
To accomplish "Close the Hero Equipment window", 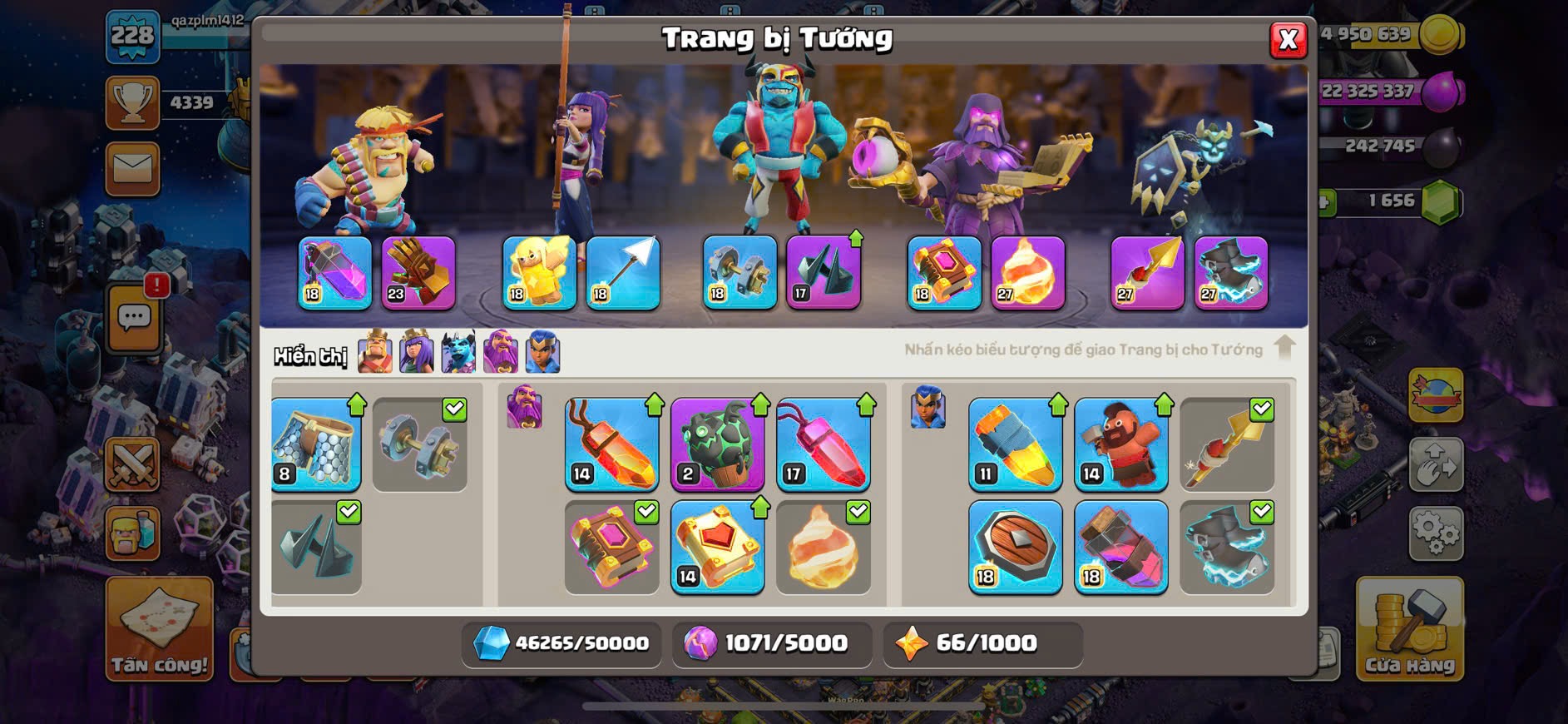I will click(1288, 39).
